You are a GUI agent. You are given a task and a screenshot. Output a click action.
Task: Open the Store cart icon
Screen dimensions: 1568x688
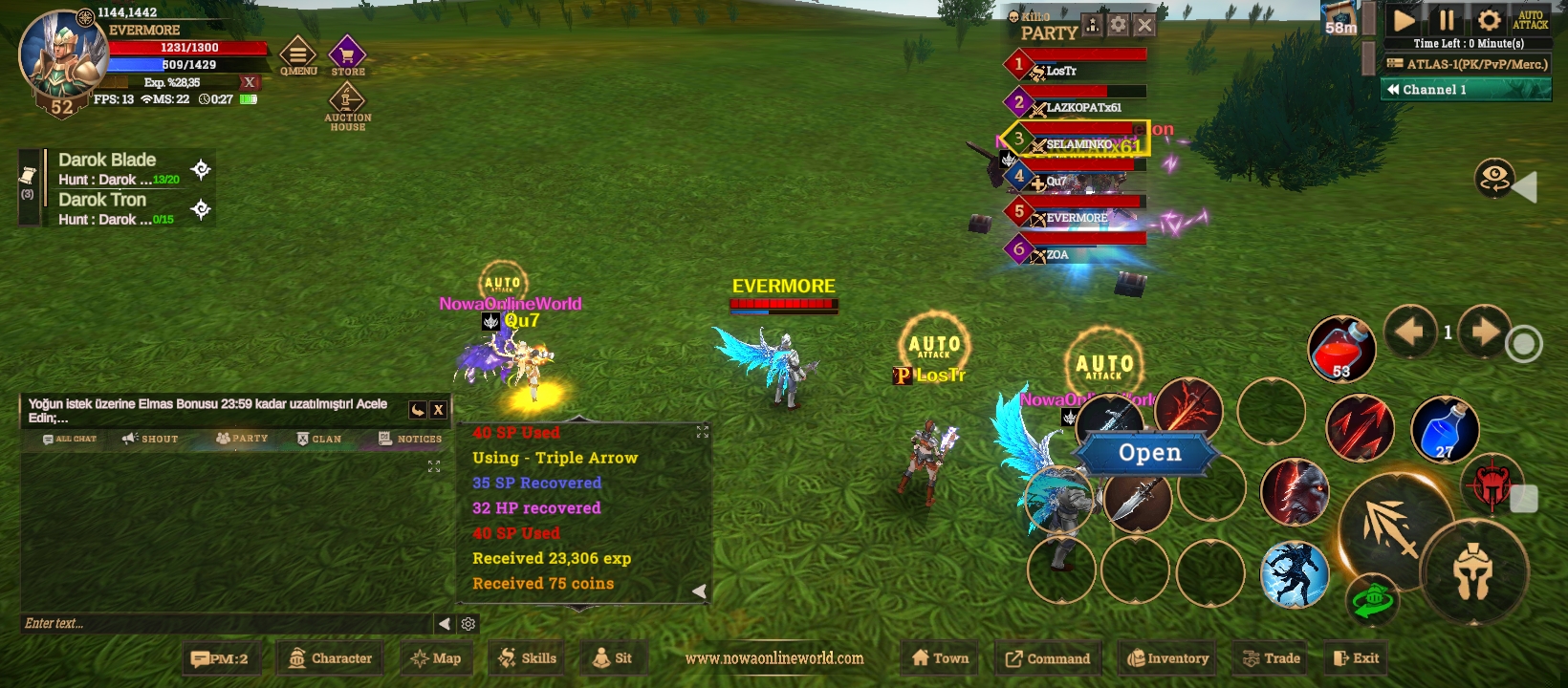point(347,56)
